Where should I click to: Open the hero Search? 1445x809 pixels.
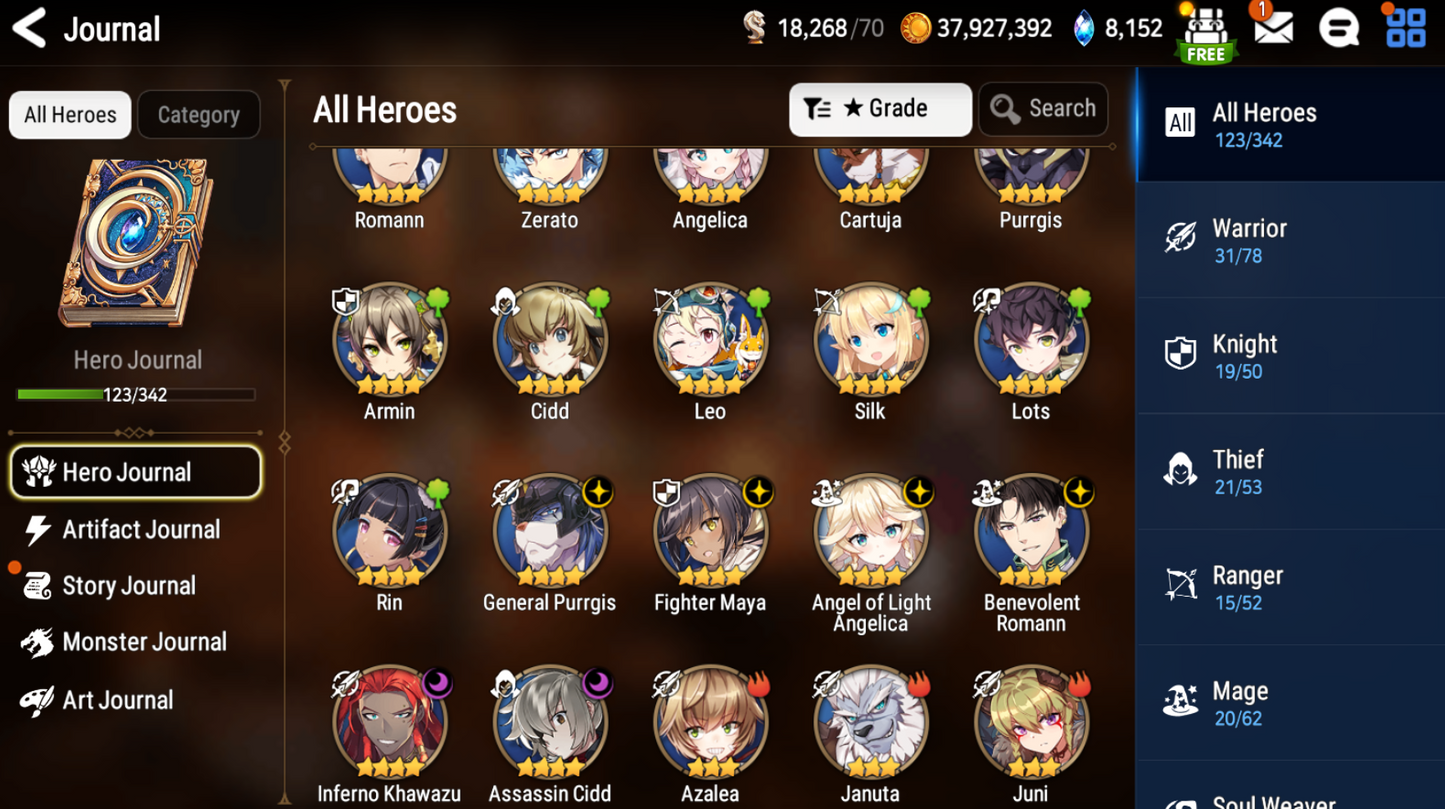pos(1043,109)
